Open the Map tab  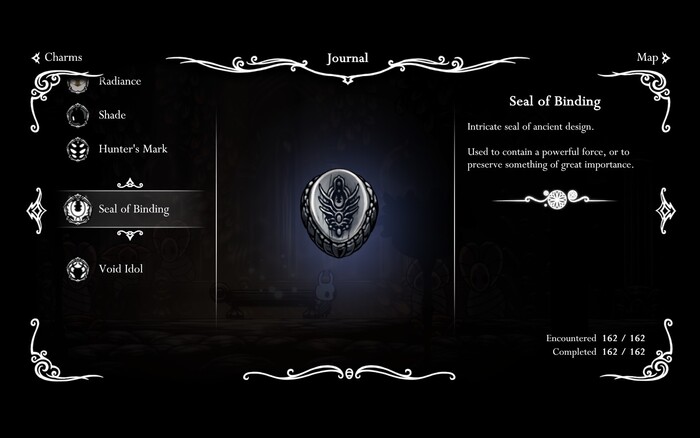(646, 58)
